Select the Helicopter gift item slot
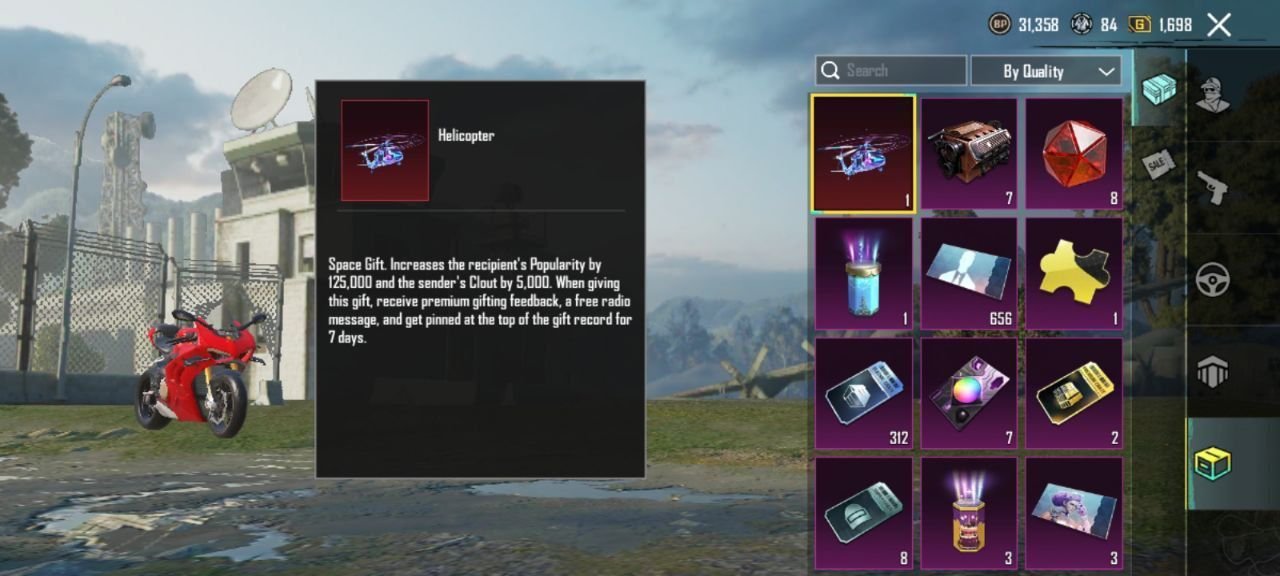1280x576 pixels. click(863, 154)
